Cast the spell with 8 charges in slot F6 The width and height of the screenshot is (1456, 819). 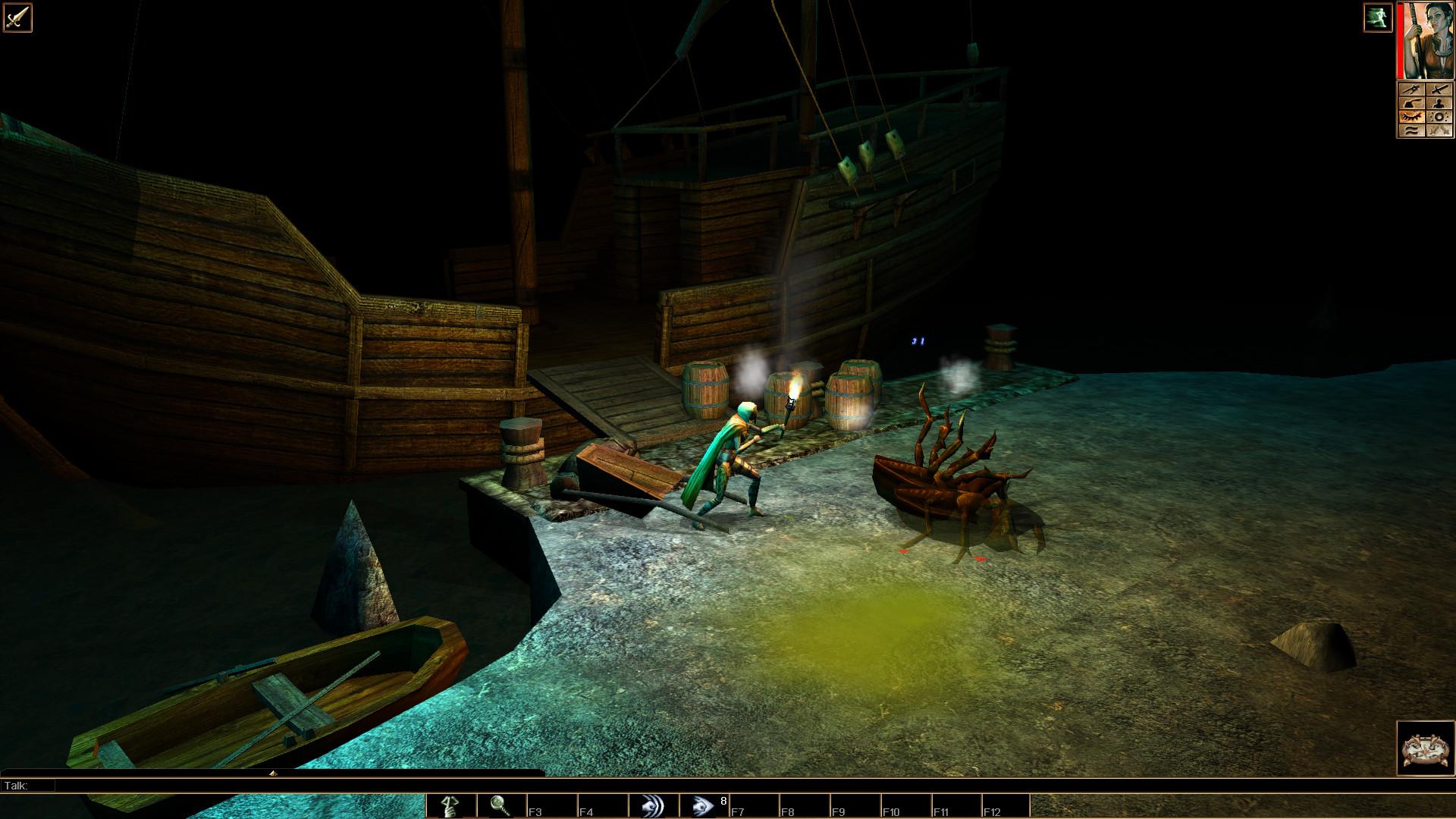704,805
